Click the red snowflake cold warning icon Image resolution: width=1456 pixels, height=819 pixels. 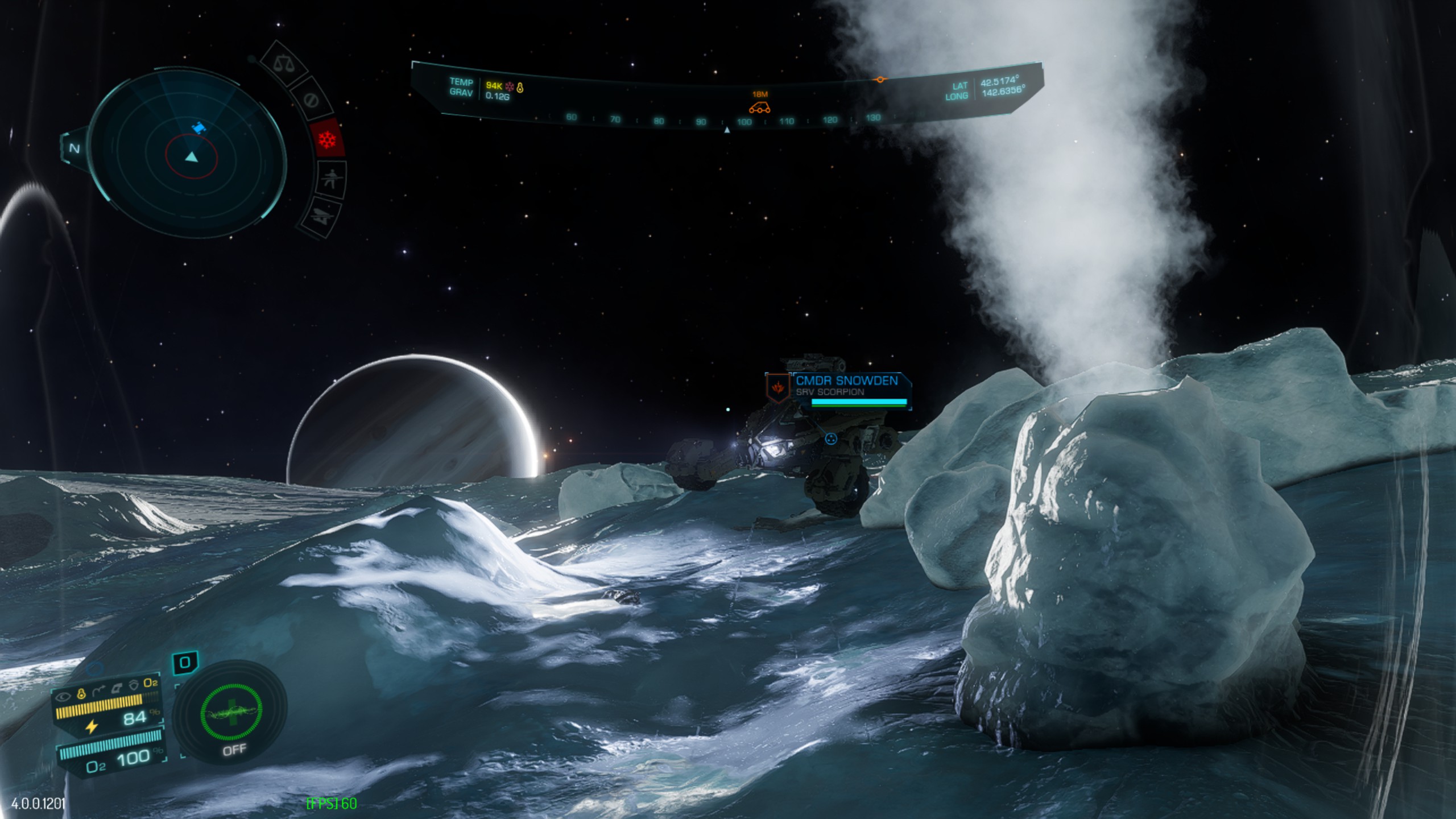328,138
